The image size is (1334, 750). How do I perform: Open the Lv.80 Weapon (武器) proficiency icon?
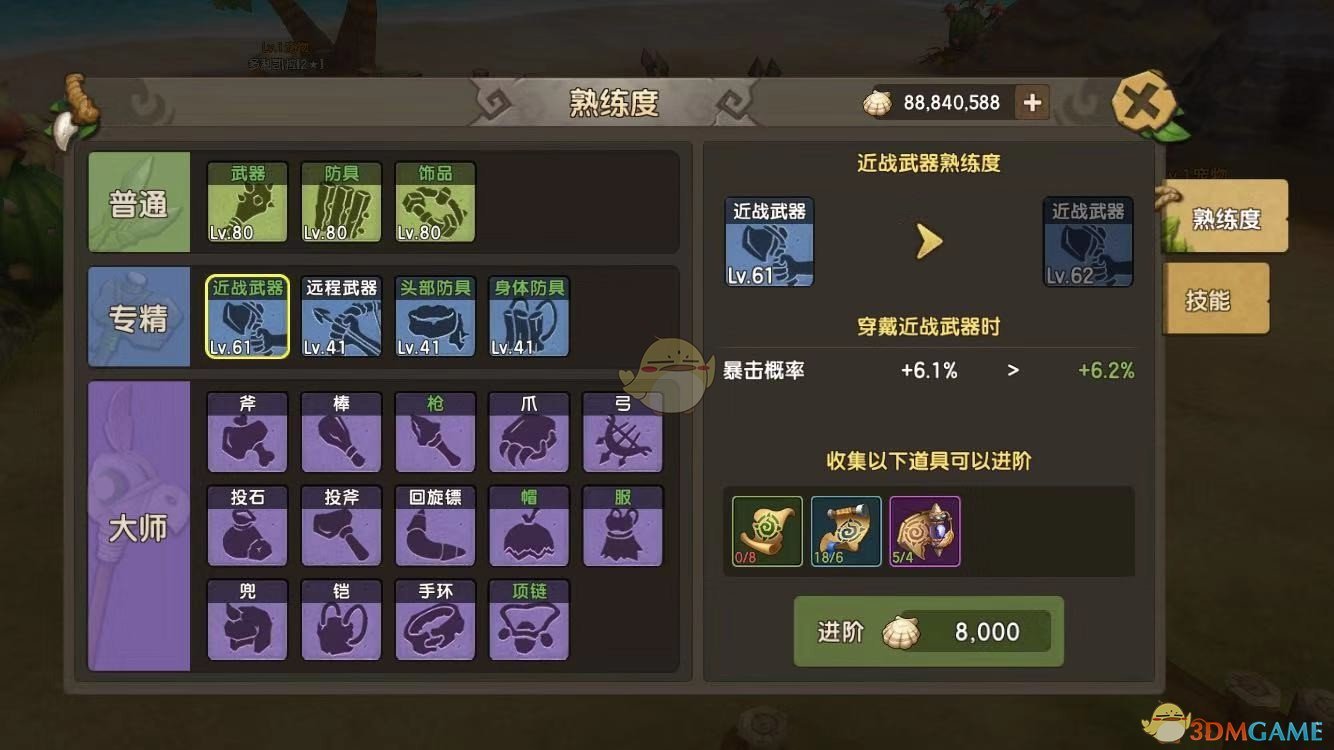coord(247,203)
